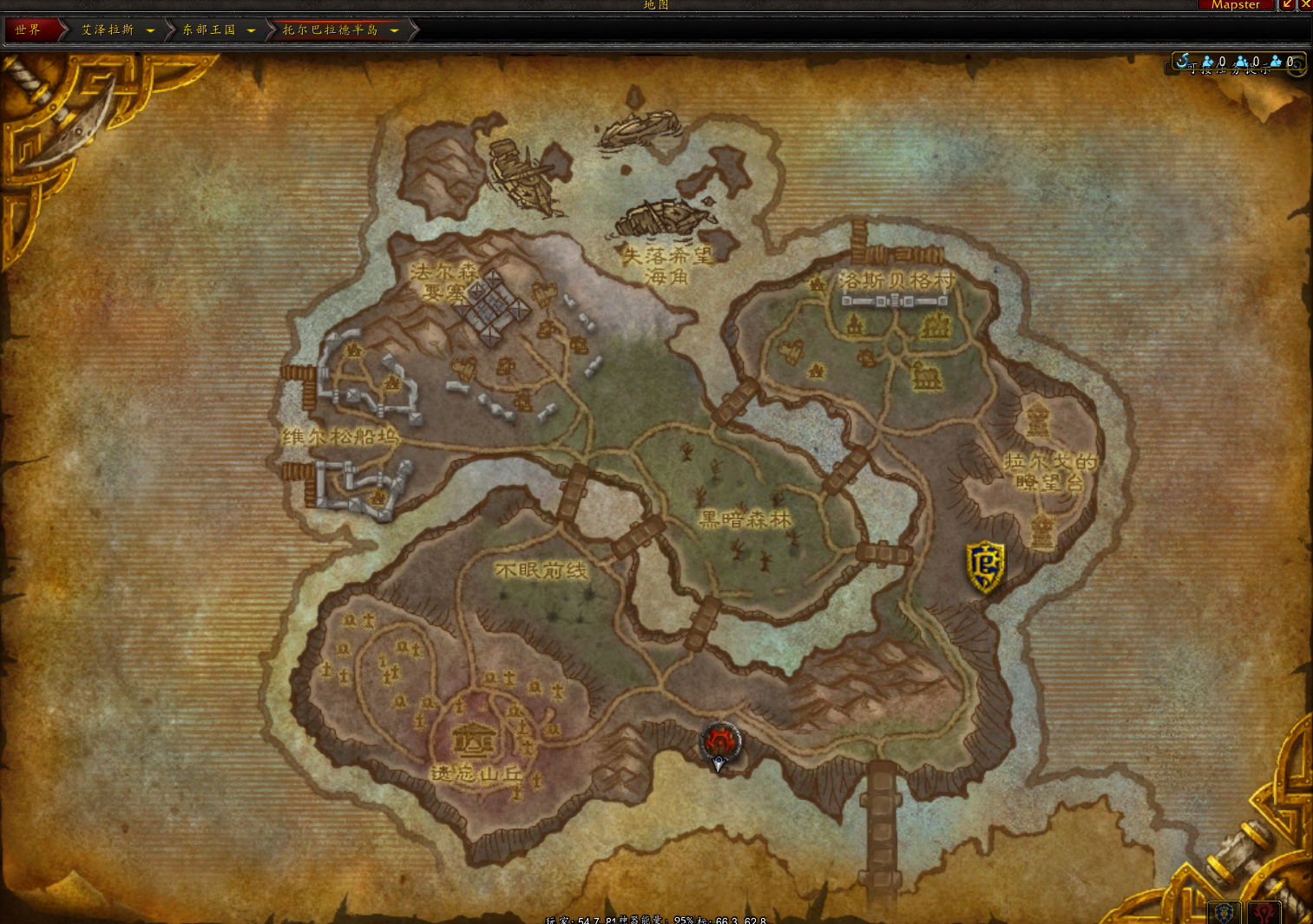Toggle the 可接任务提示 checkbox
This screenshot has width=1313, height=924.
(1172, 69)
